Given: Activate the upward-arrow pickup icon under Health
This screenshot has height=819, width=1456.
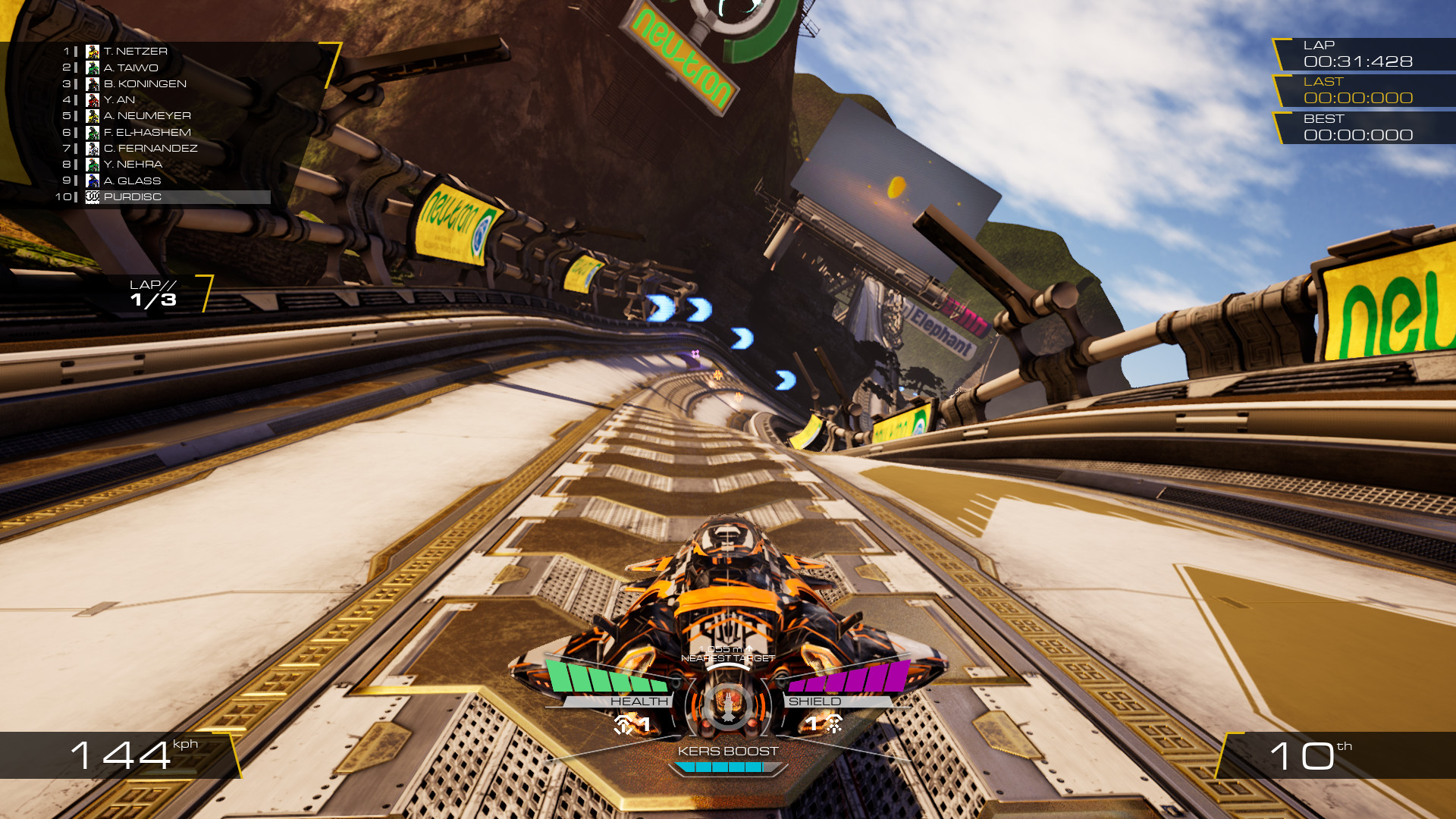Looking at the screenshot, I should pyautogui.click(x=624, y=724).
